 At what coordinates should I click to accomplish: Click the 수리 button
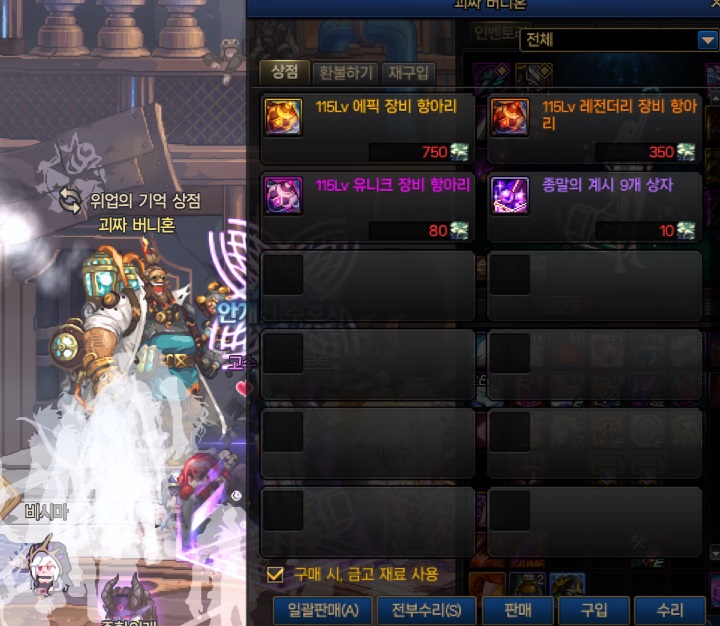coord(670,611)
